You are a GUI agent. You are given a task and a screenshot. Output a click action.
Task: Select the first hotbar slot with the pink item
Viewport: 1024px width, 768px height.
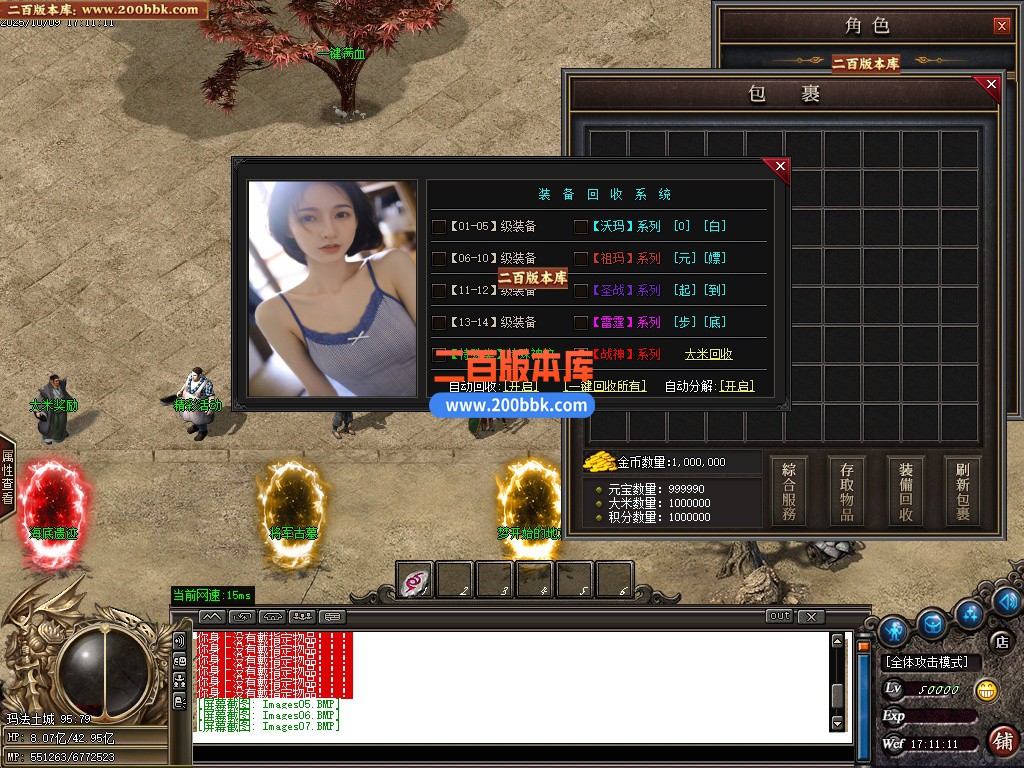click(x=415, y=580)
